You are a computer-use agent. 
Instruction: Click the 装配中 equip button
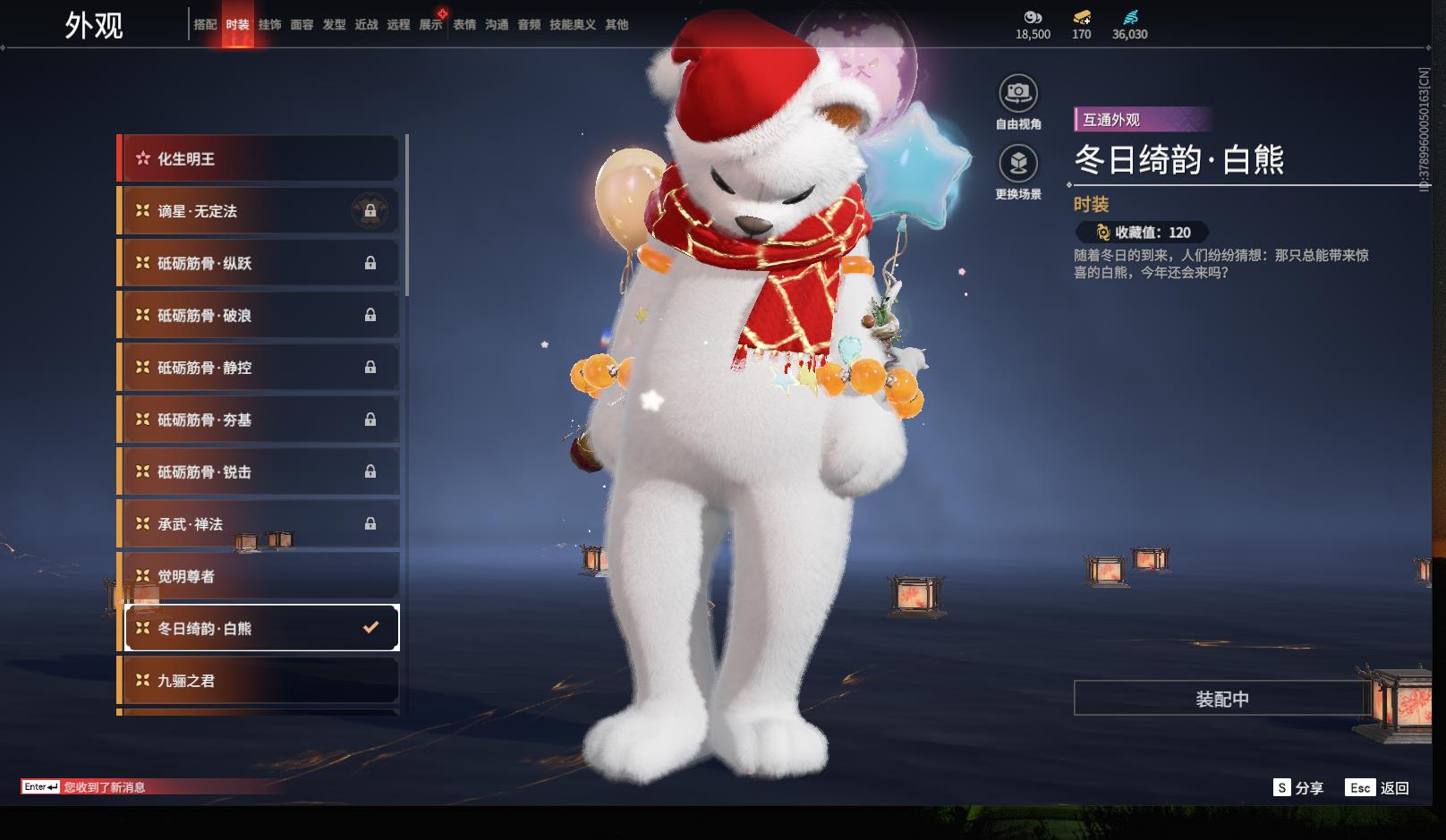[1221, 699]
